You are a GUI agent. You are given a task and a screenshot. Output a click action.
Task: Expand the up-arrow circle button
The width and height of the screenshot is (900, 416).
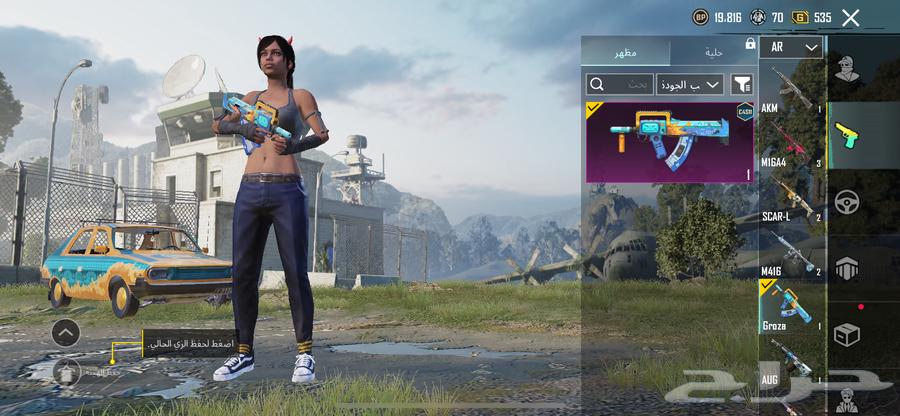[x=65, y=333]
